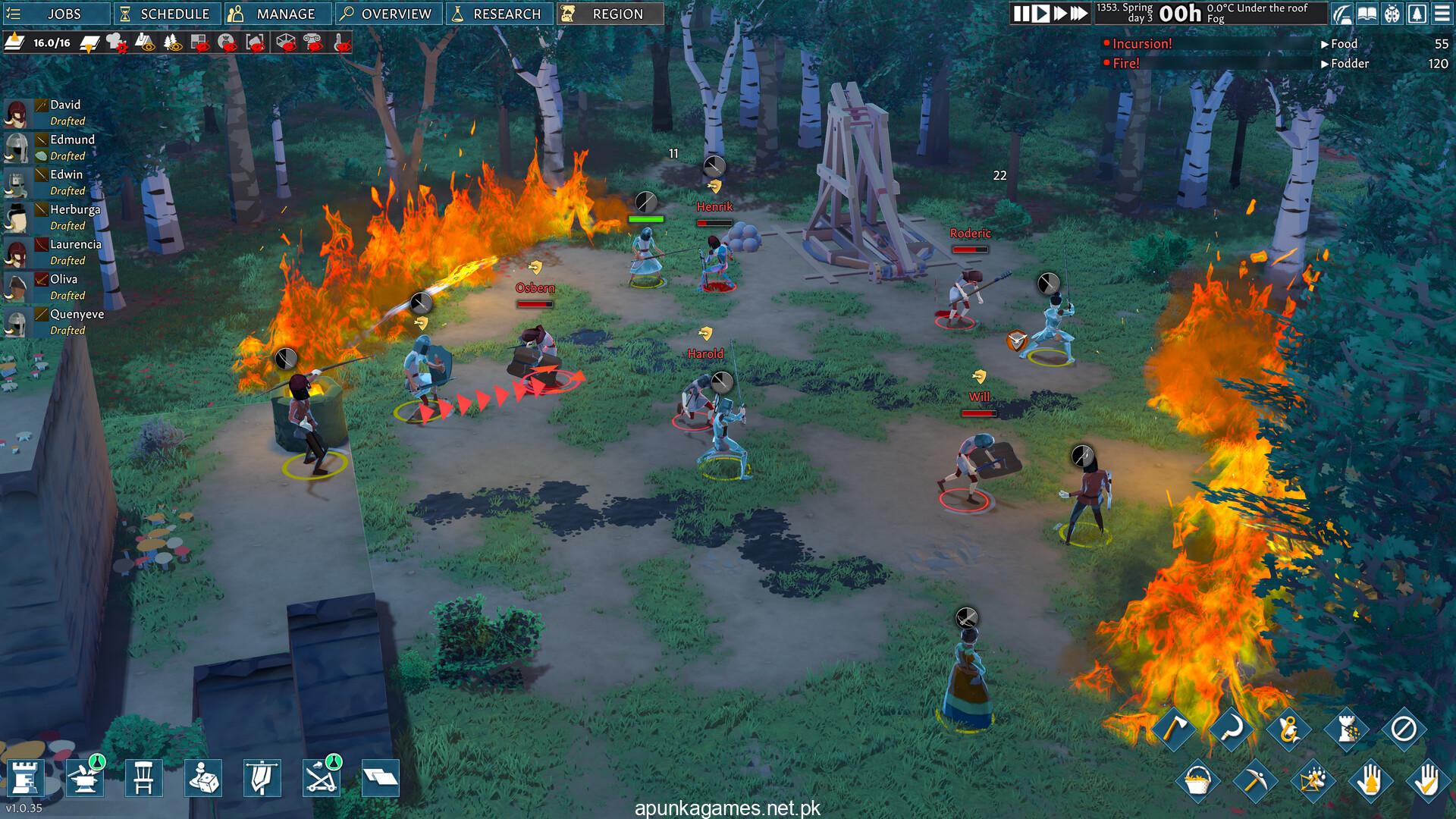The width and height of the screenshot is (1456, 819).
Task: Open the anvil production build category
Action: coord(83,778)
